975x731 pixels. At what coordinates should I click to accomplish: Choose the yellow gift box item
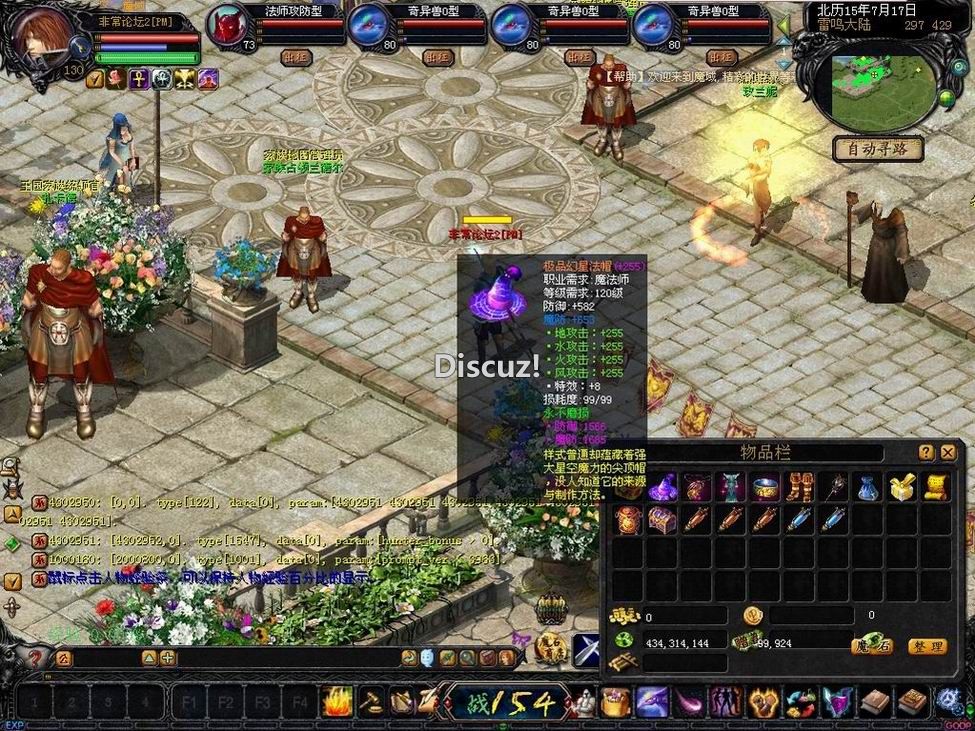click(x=903, y=488)
